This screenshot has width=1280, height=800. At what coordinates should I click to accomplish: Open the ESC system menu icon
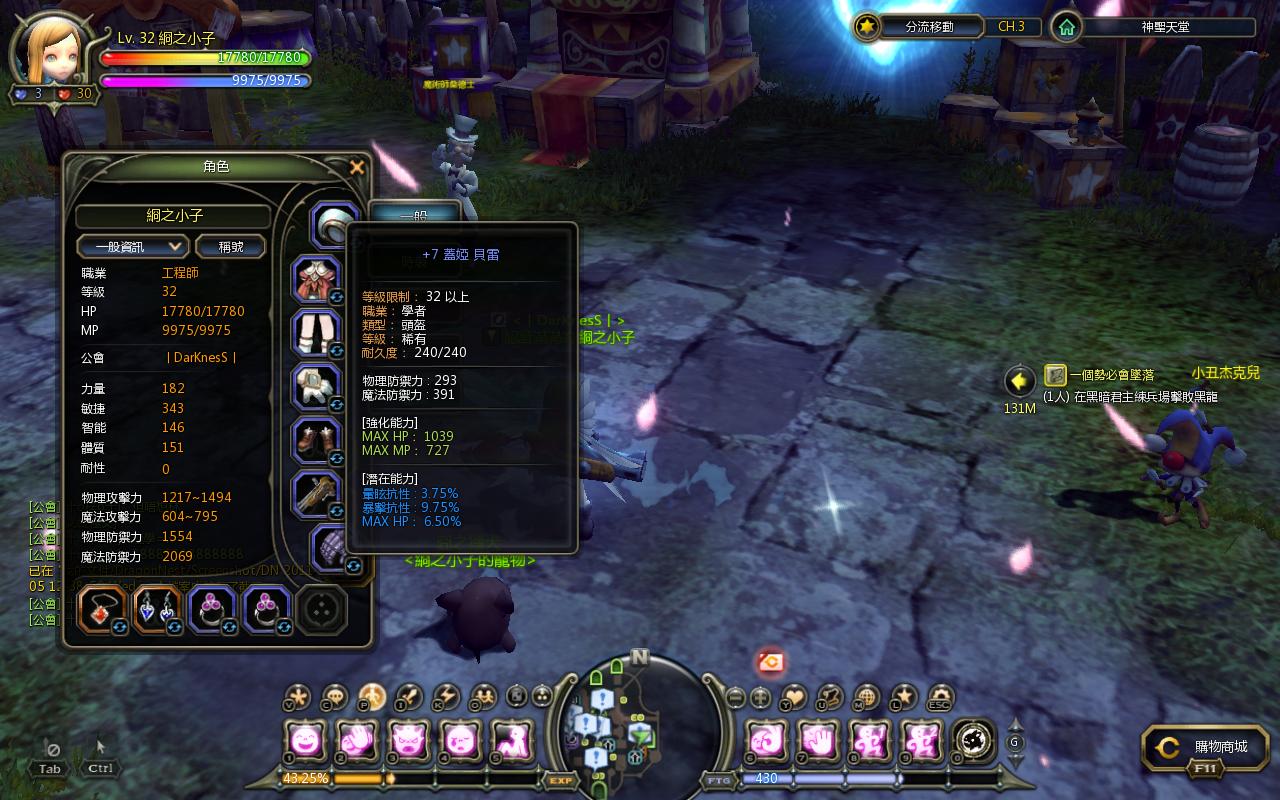tap(940, 697)
